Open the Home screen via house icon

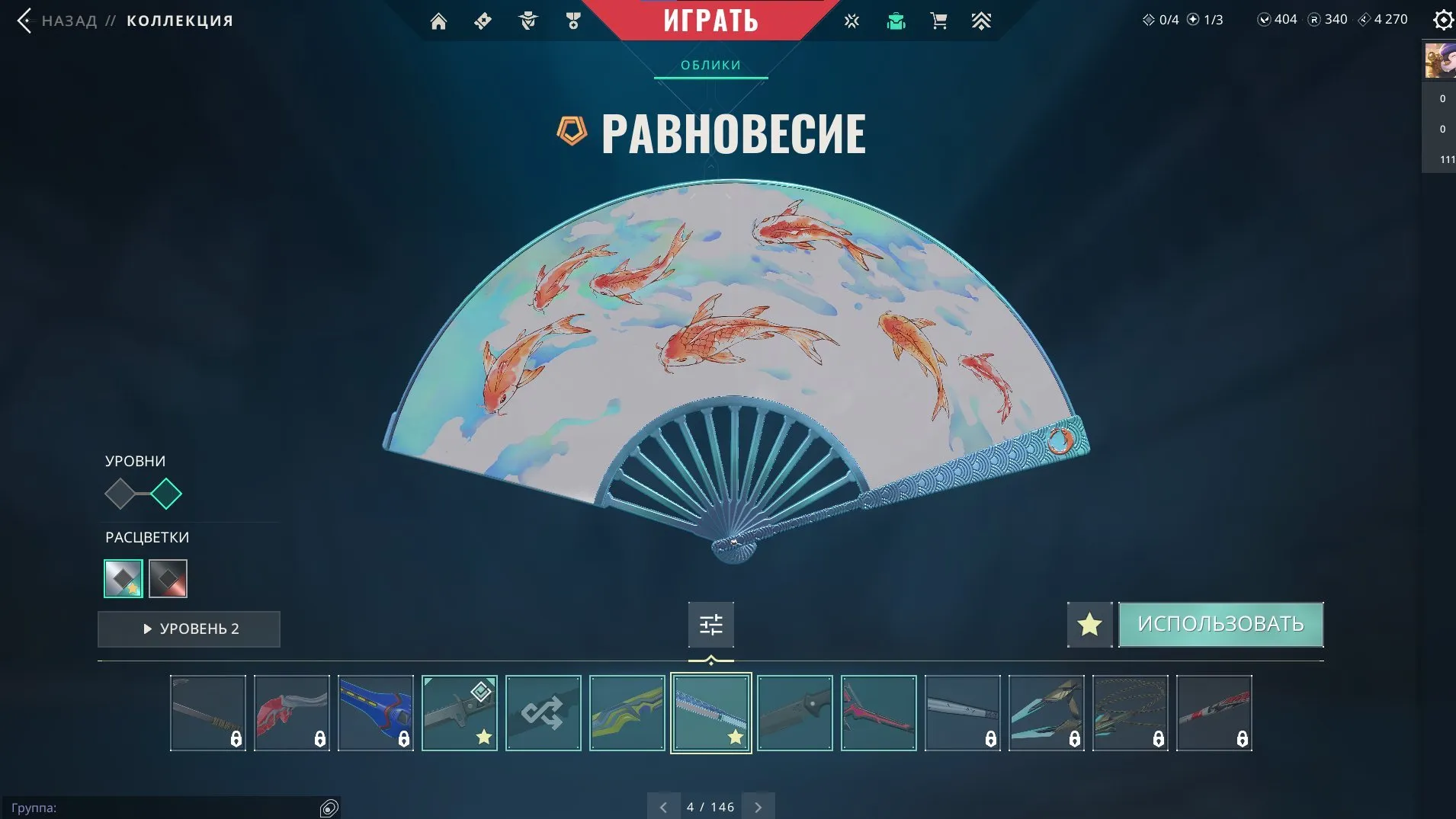pyautogui.click(x=439, y=21)
